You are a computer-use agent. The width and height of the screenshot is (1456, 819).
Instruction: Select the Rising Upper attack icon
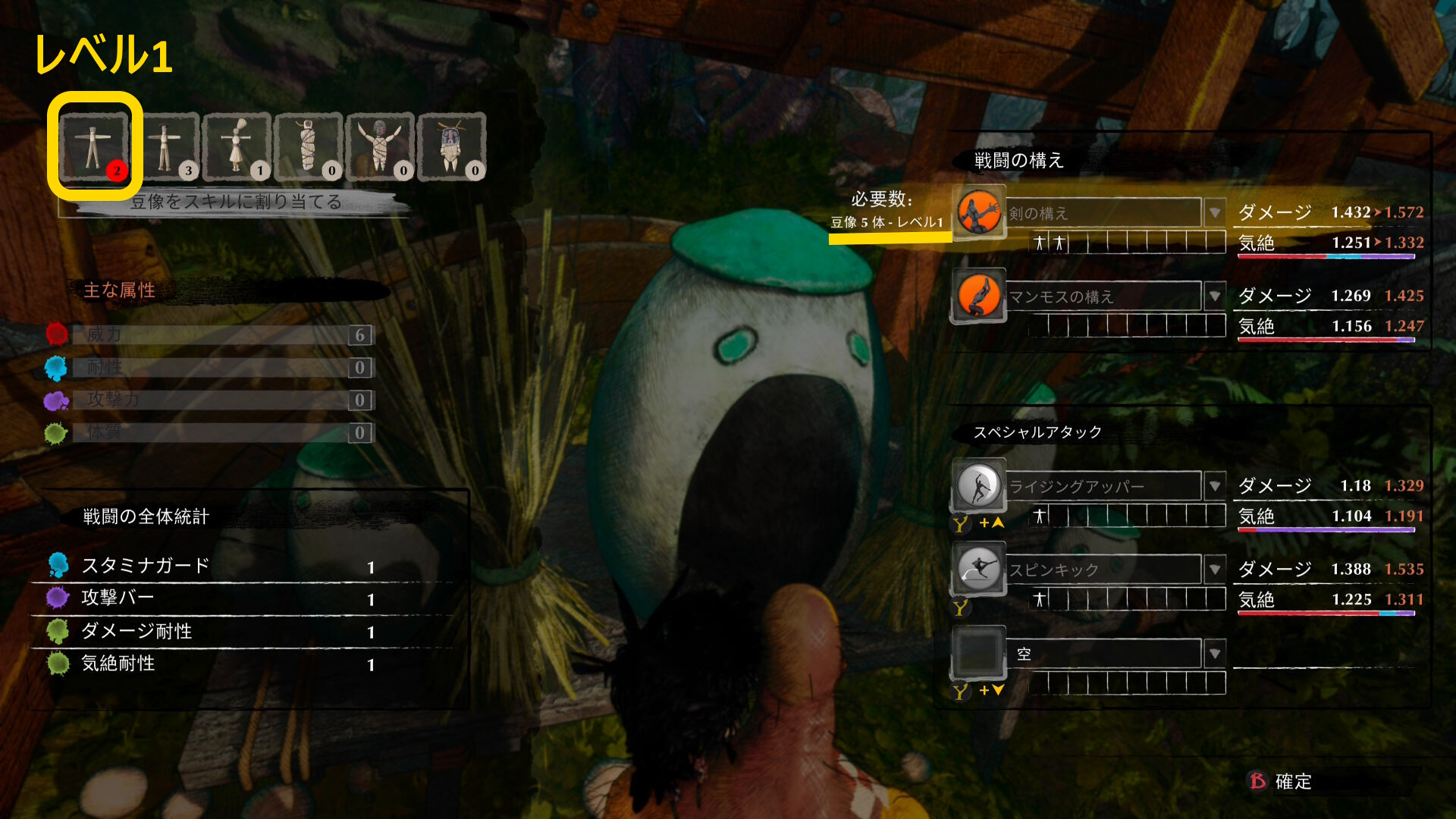[978, 485]
